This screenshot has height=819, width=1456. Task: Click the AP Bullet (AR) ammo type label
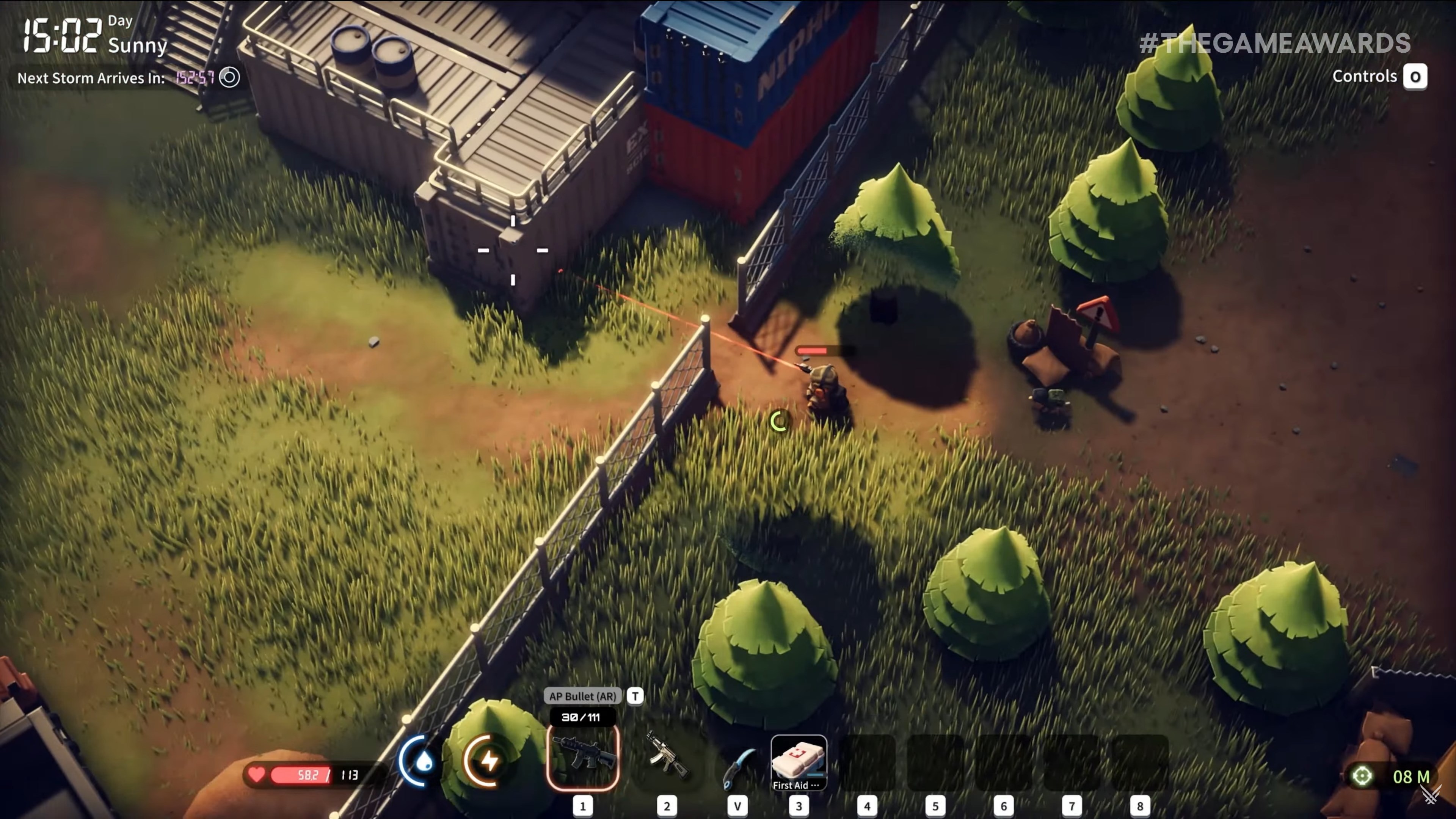point(582,696)
